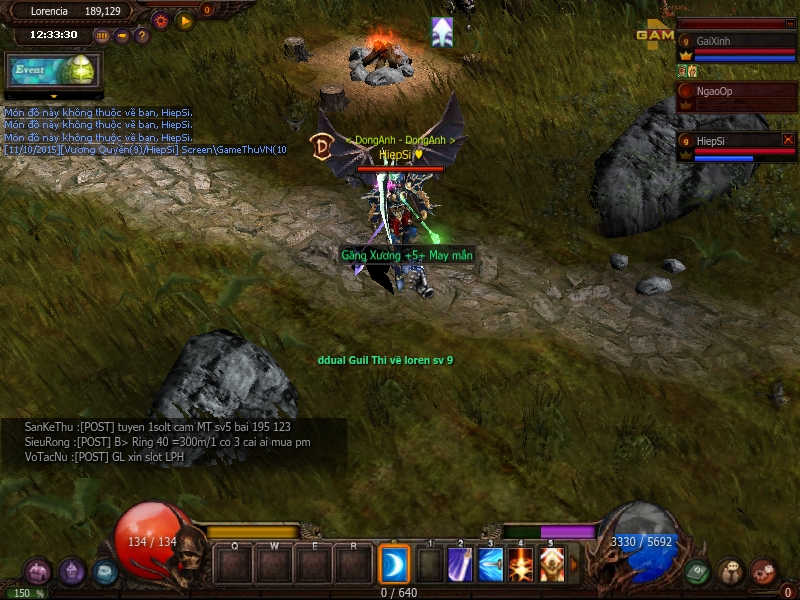Trigger the fire burst skill in slot 4
Image resolution: width=800 pixels, height=600 pixels.
tap(521, 564)
